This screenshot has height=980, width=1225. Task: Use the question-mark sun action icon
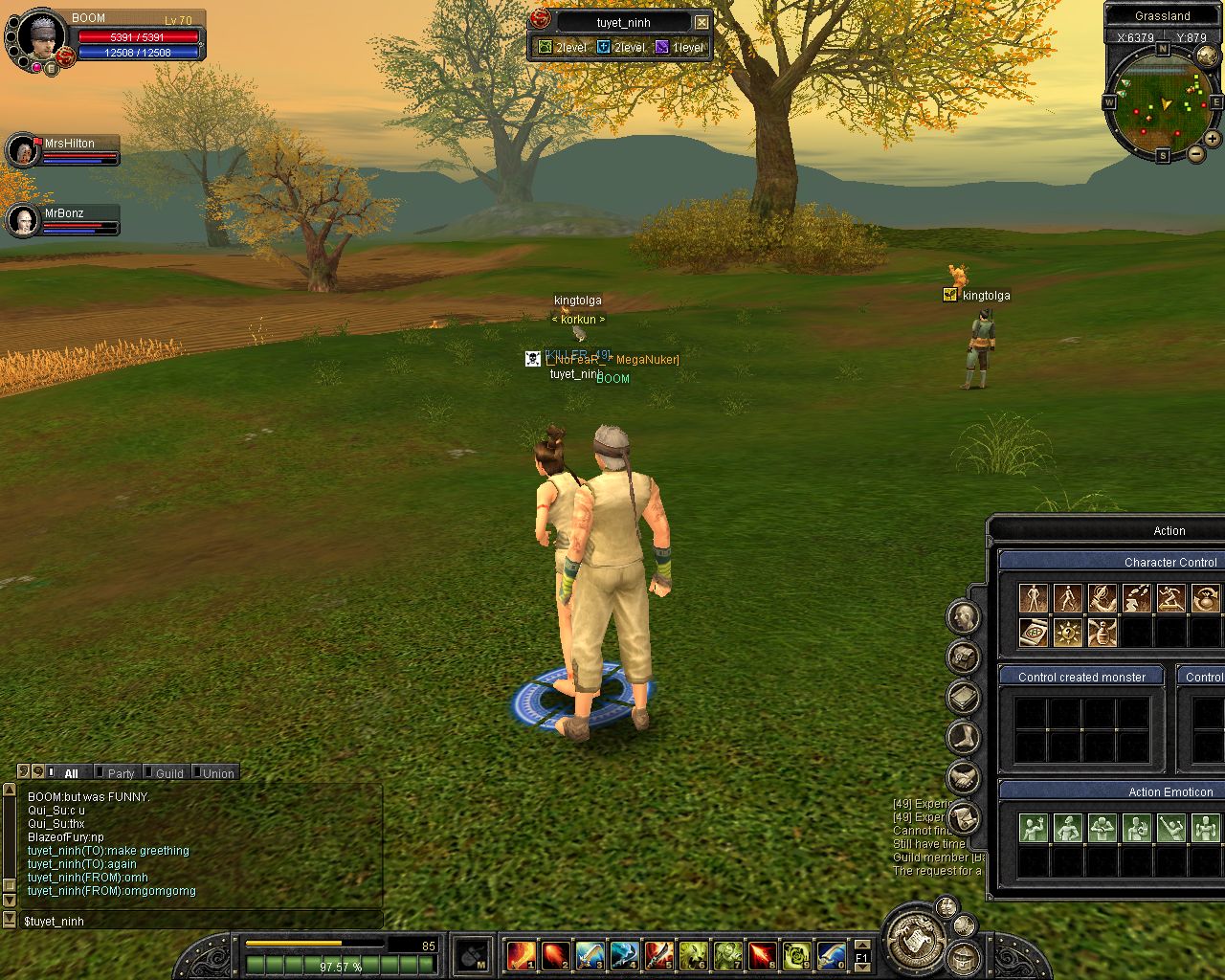(1067, 632)
